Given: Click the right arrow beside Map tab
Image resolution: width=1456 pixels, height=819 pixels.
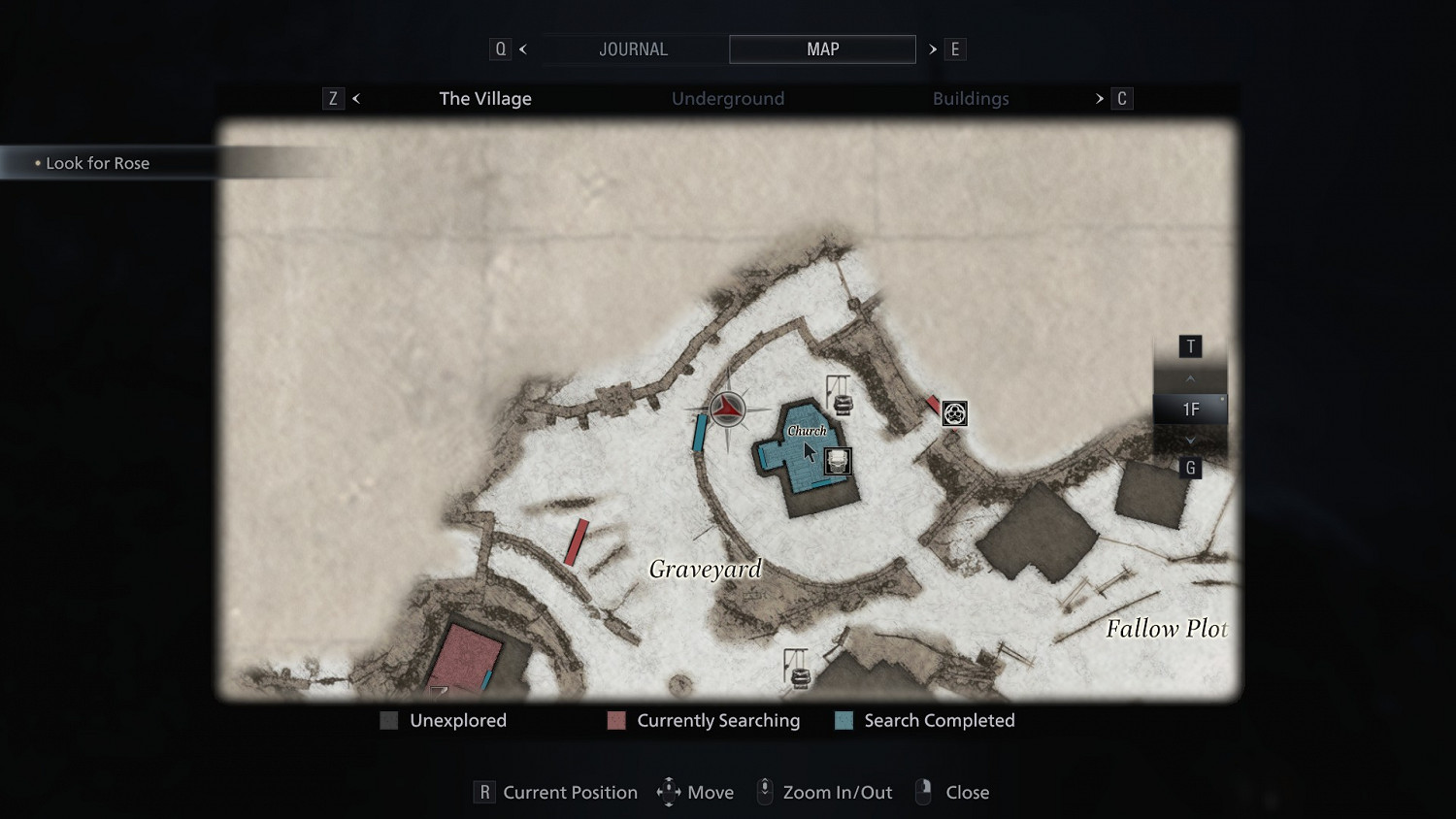Looking at the screenshot, I should [933, 49].
